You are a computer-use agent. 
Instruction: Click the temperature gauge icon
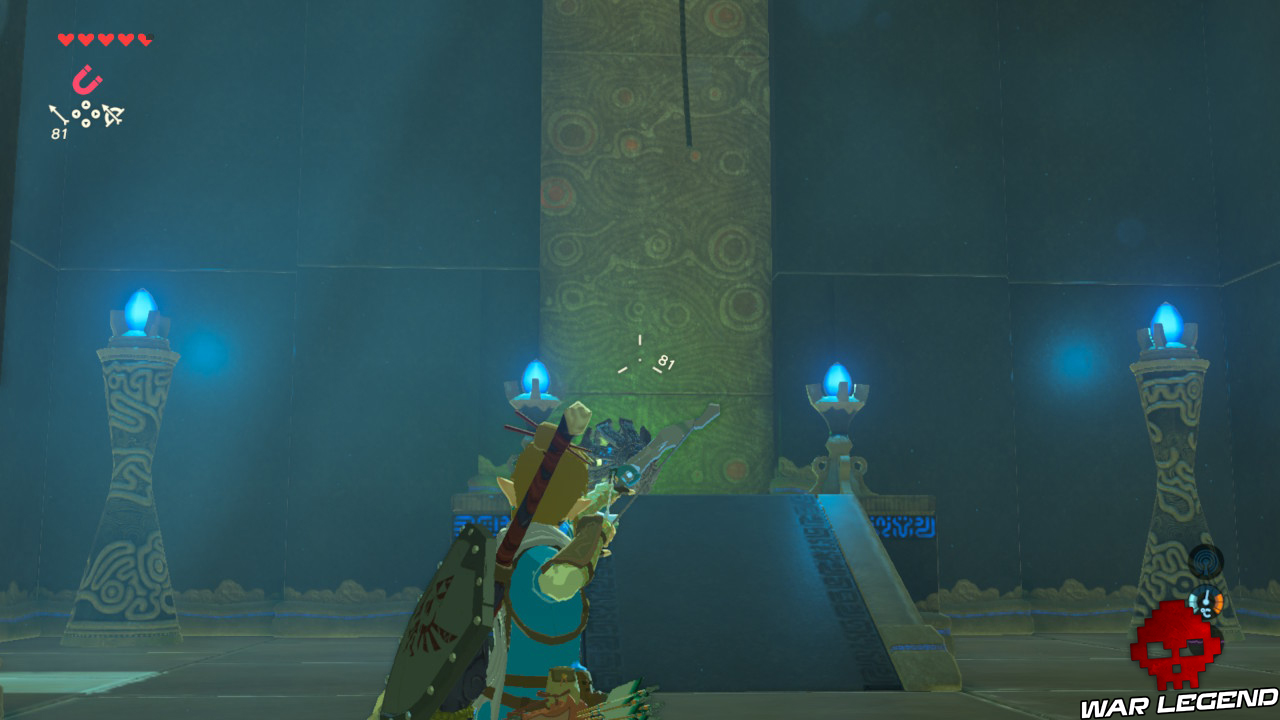point(1206,601)
